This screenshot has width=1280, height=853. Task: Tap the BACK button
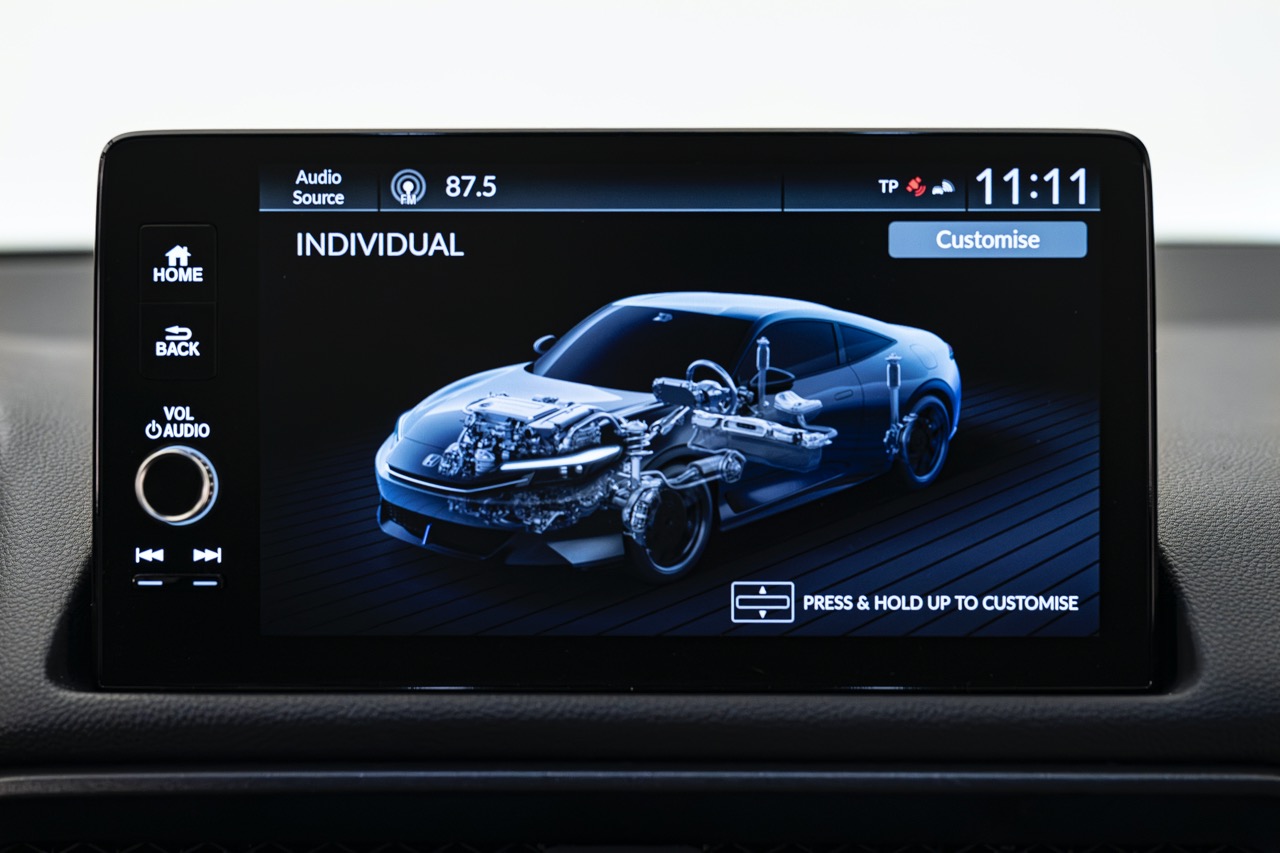(x=177, y=341)
